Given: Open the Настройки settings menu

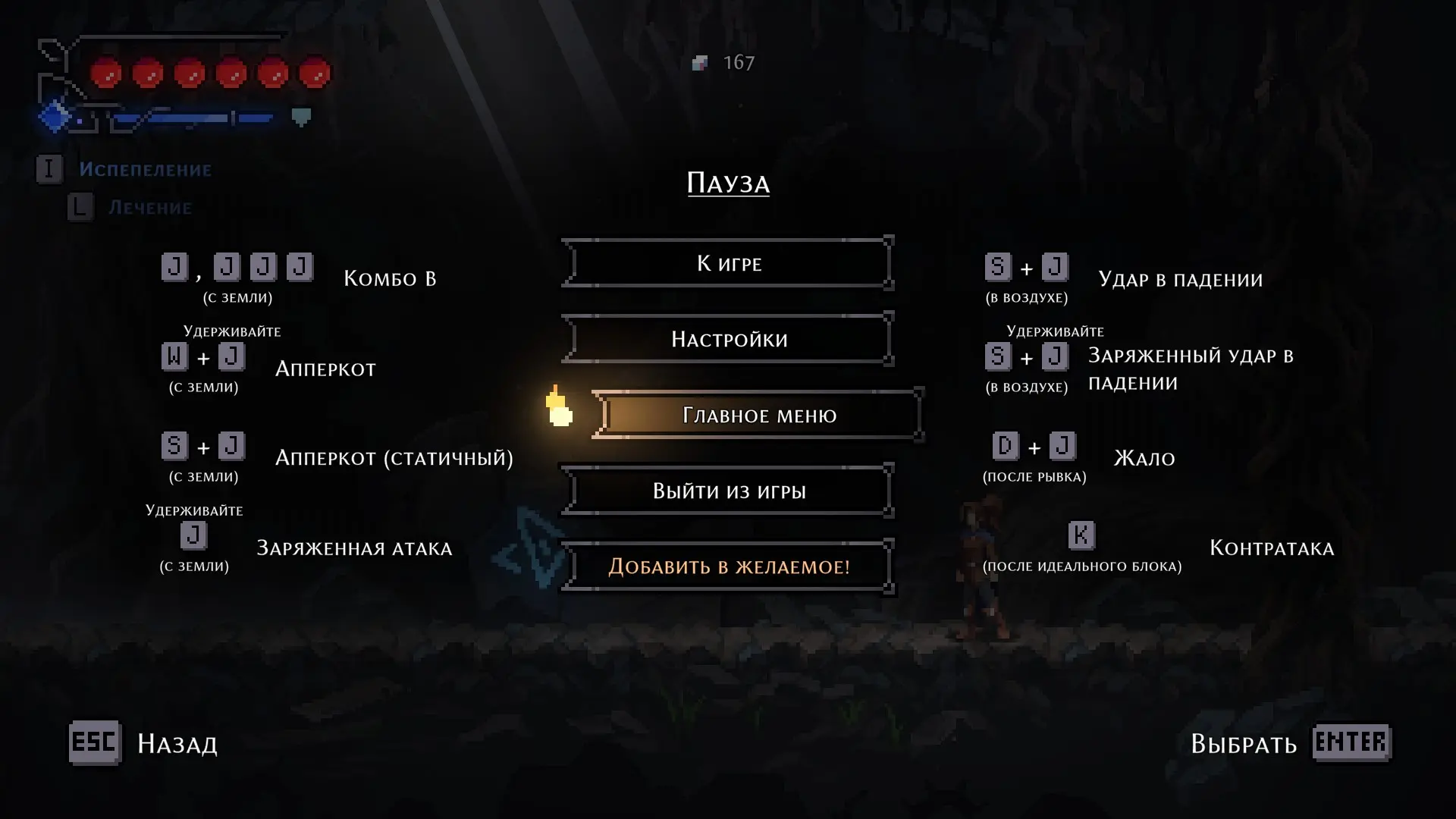Looking at the screenshot, I should 728,339.
